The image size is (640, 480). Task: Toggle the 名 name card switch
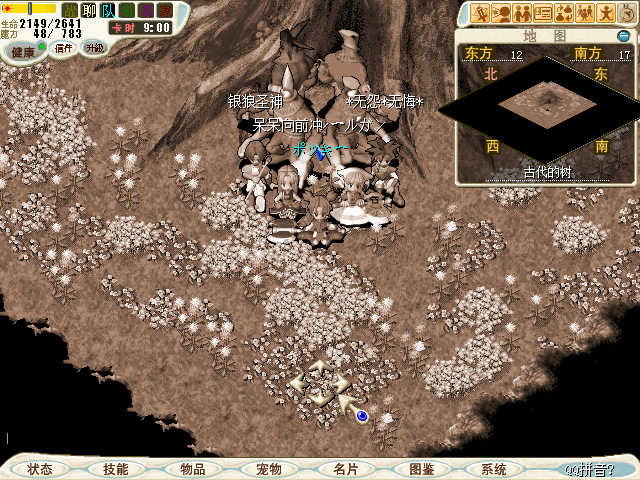pos(126,10)
